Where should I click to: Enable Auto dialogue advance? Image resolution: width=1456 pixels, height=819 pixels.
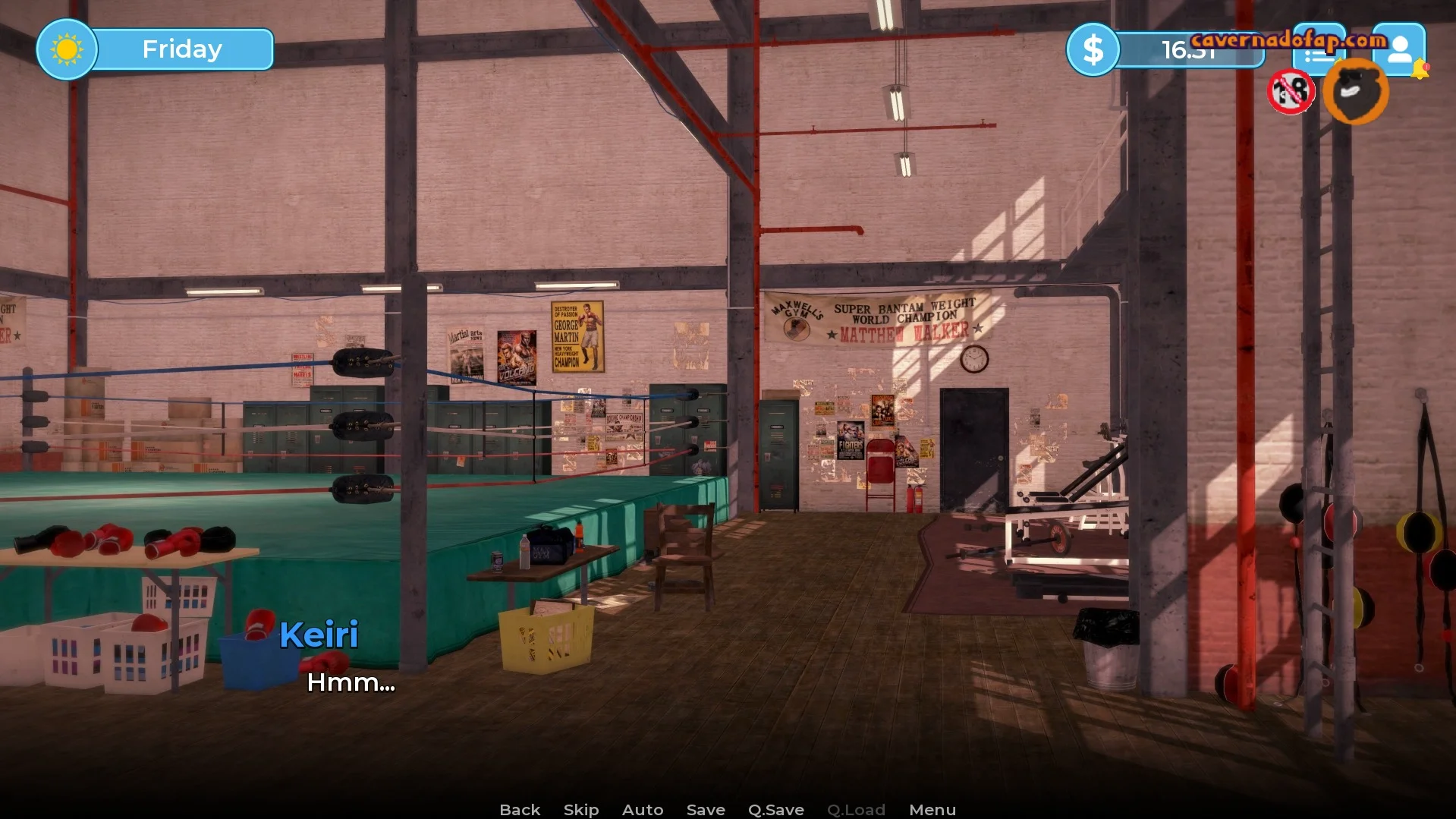tap(643, 810)
